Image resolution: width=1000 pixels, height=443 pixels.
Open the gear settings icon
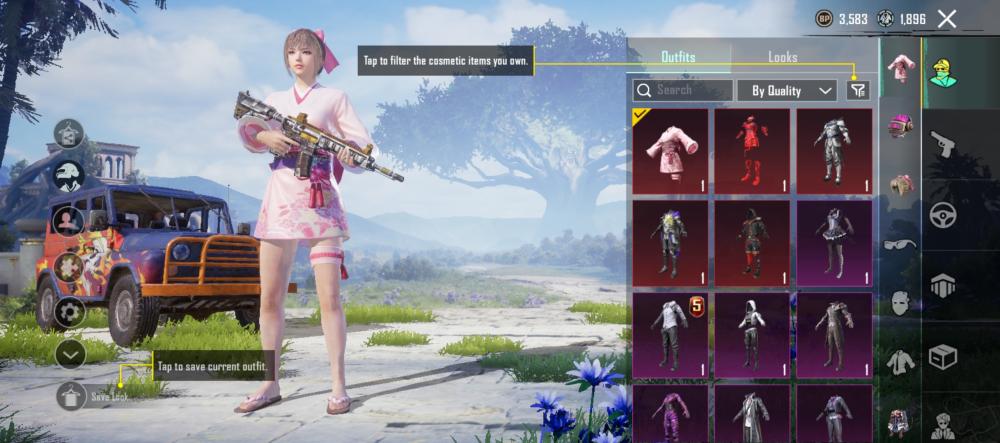(70, 311)
